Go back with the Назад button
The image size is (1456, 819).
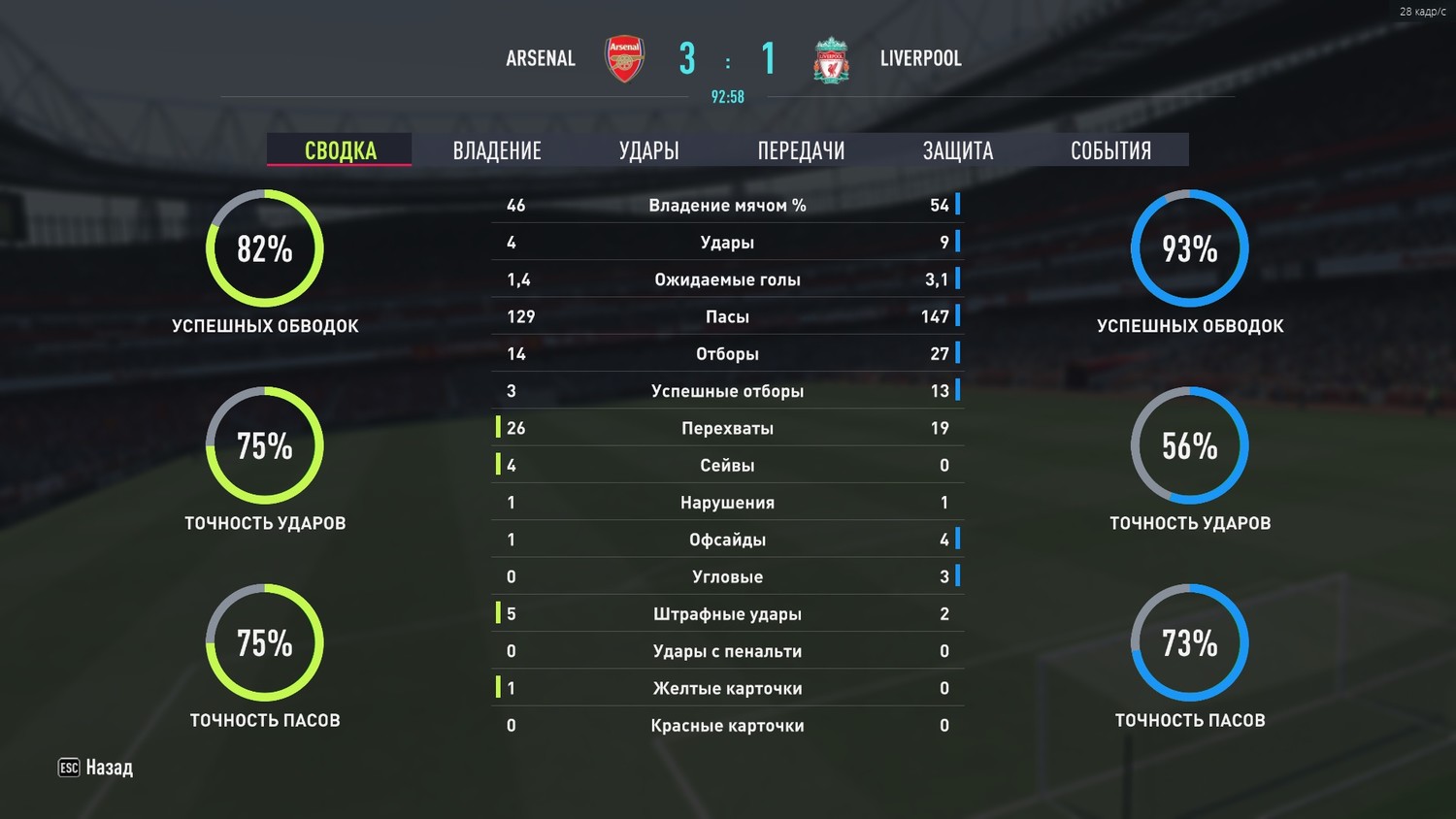point(96,768)
